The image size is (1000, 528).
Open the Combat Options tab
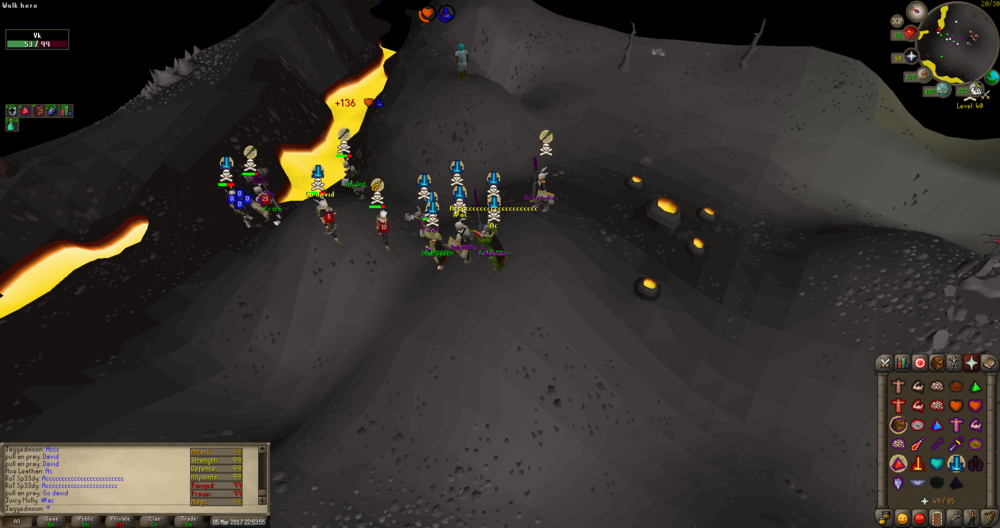(884, 363)
